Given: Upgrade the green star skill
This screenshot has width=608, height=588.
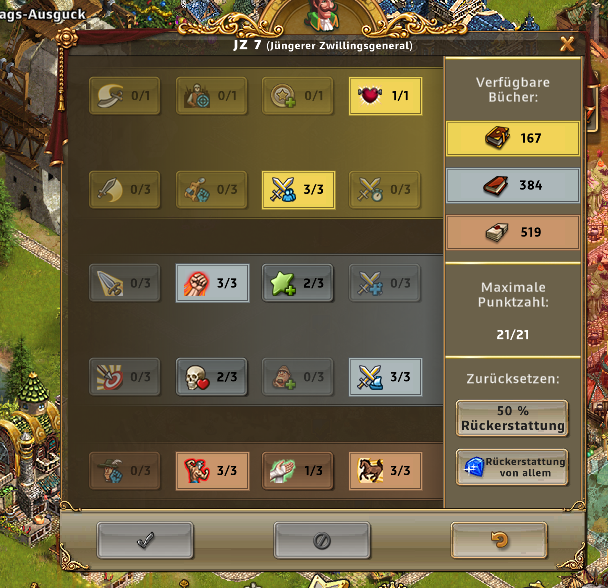Looking at the screenshot, I should 297,283.
